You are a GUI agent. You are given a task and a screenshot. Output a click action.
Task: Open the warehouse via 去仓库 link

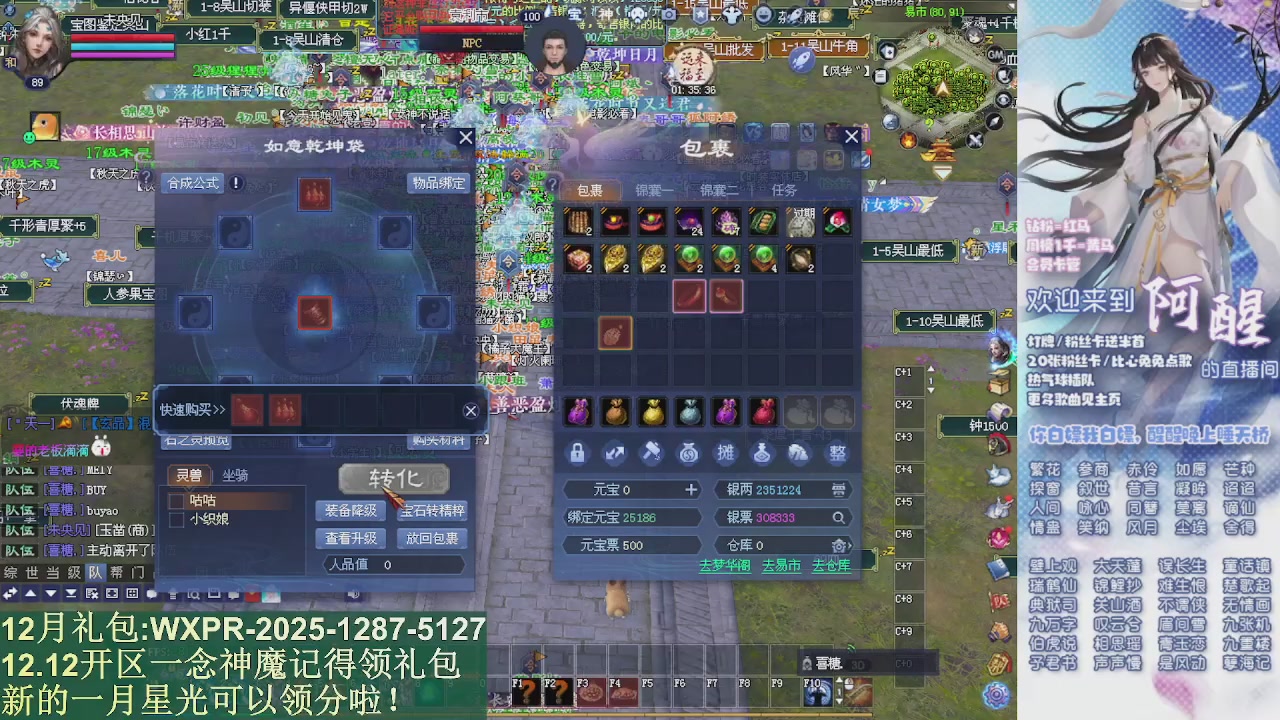tap(831, 564)
